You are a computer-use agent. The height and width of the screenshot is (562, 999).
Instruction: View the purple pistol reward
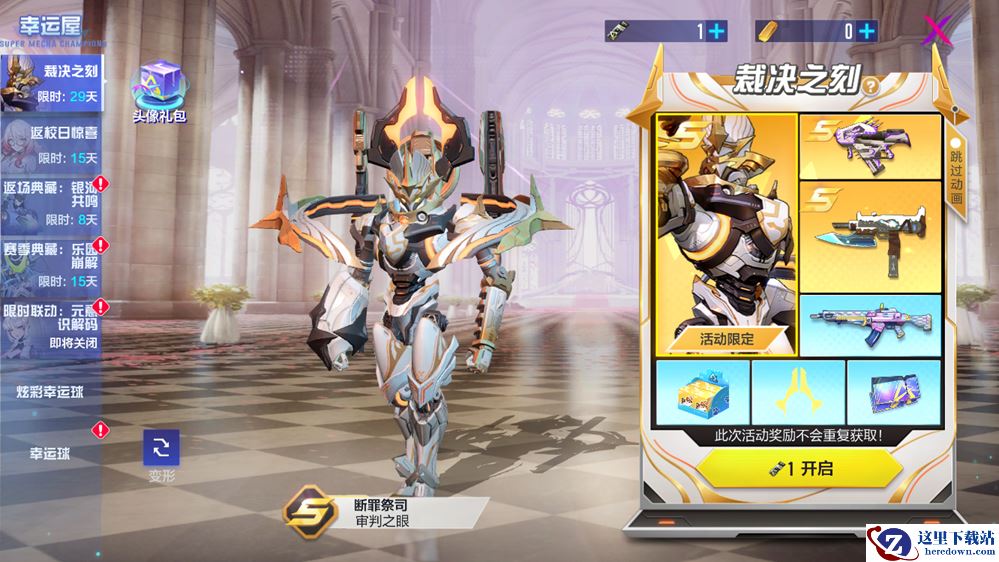coord(870,146)
